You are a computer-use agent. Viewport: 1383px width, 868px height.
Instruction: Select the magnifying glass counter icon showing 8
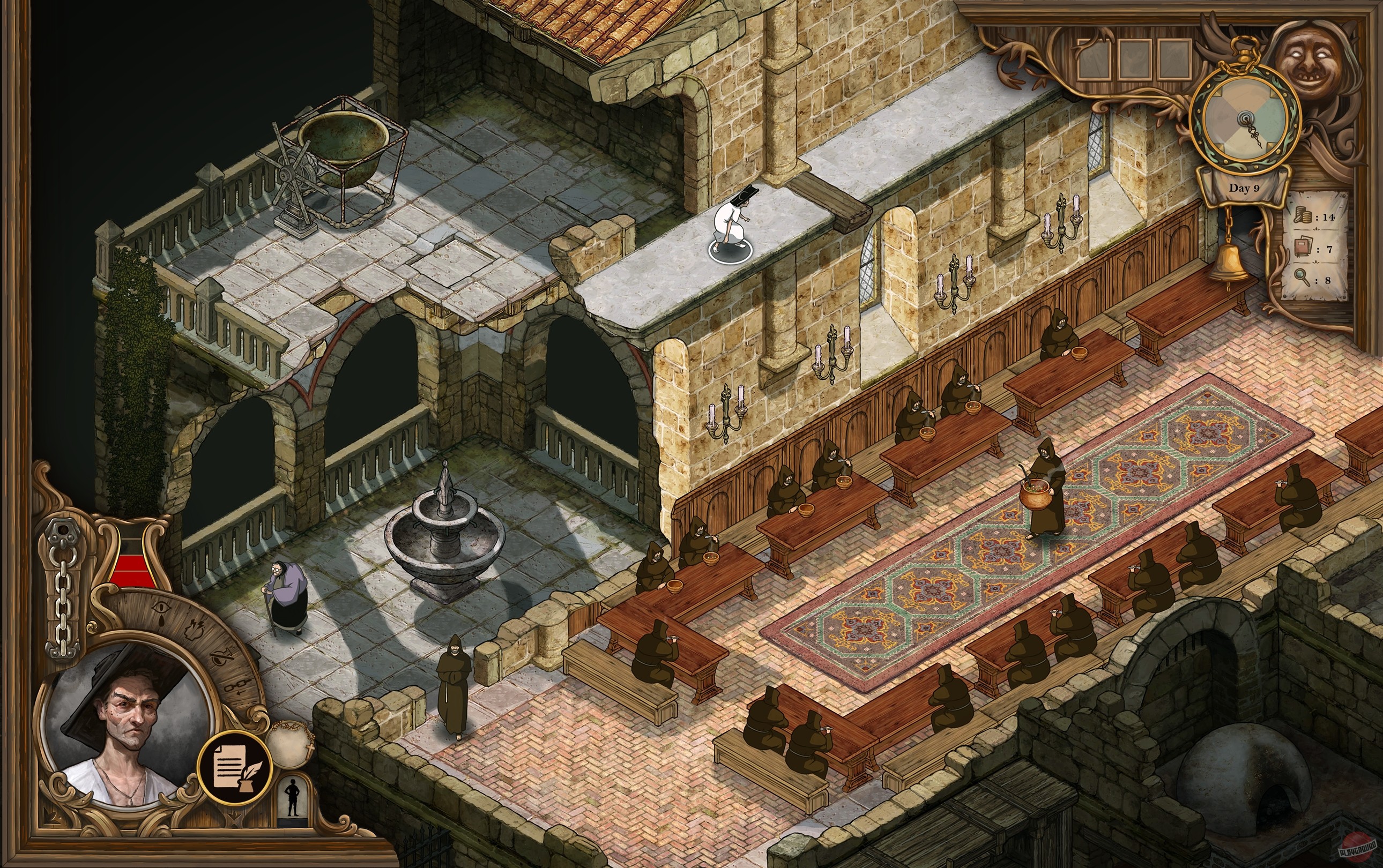pyautogui.click(x=1301, y=279)
